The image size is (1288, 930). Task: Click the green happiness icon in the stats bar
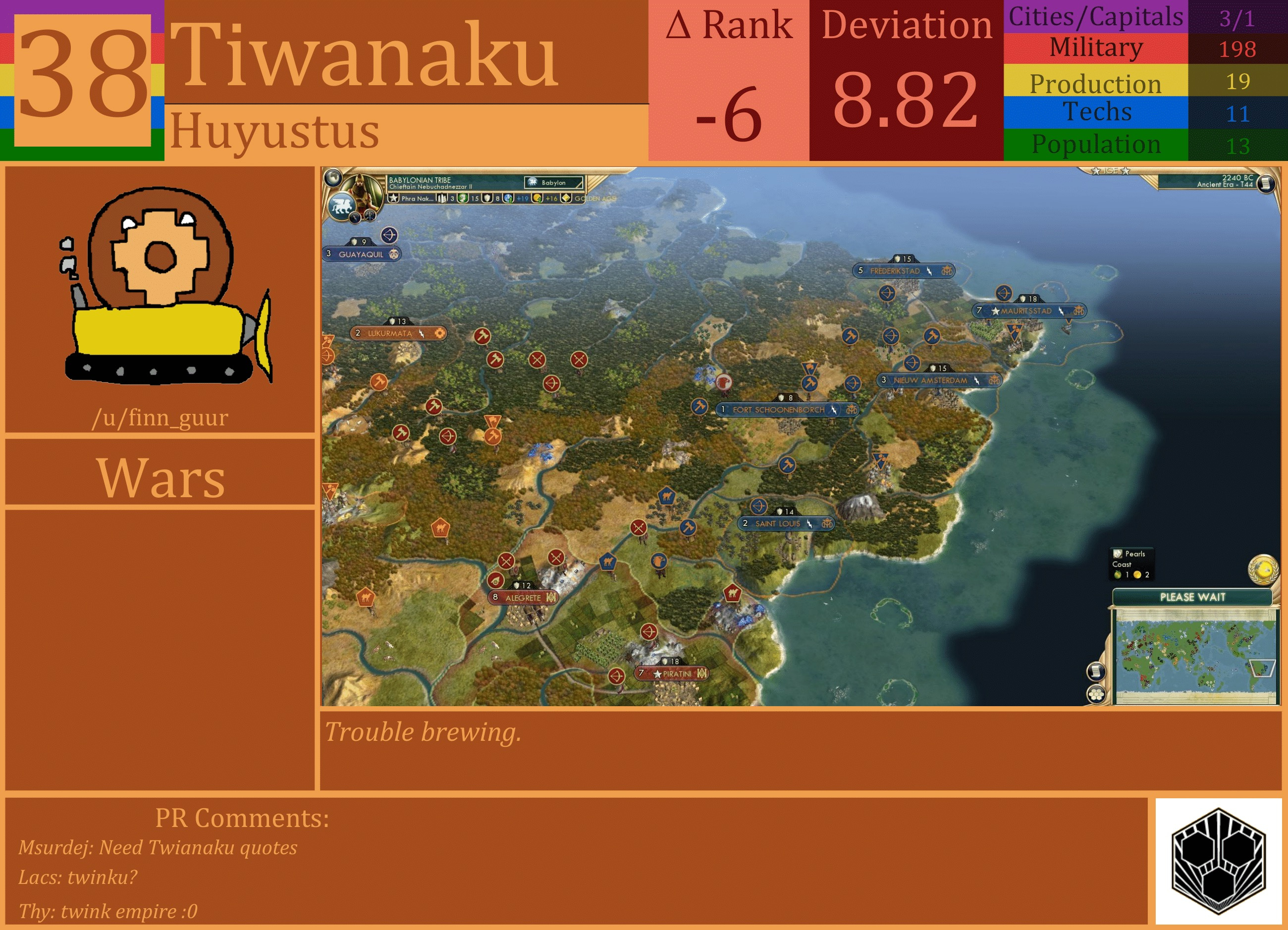(x=462, y=199)
